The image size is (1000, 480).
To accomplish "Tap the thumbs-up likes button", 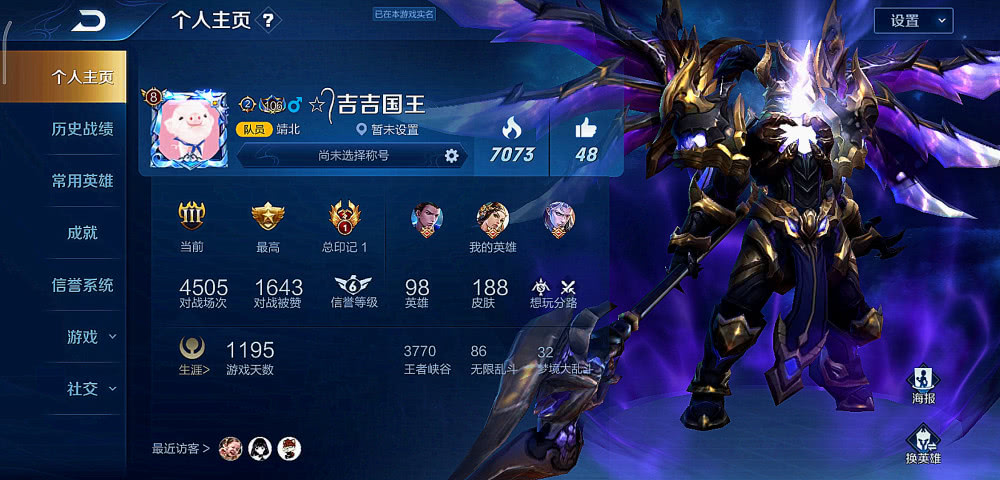I will [x=586, y=139].
